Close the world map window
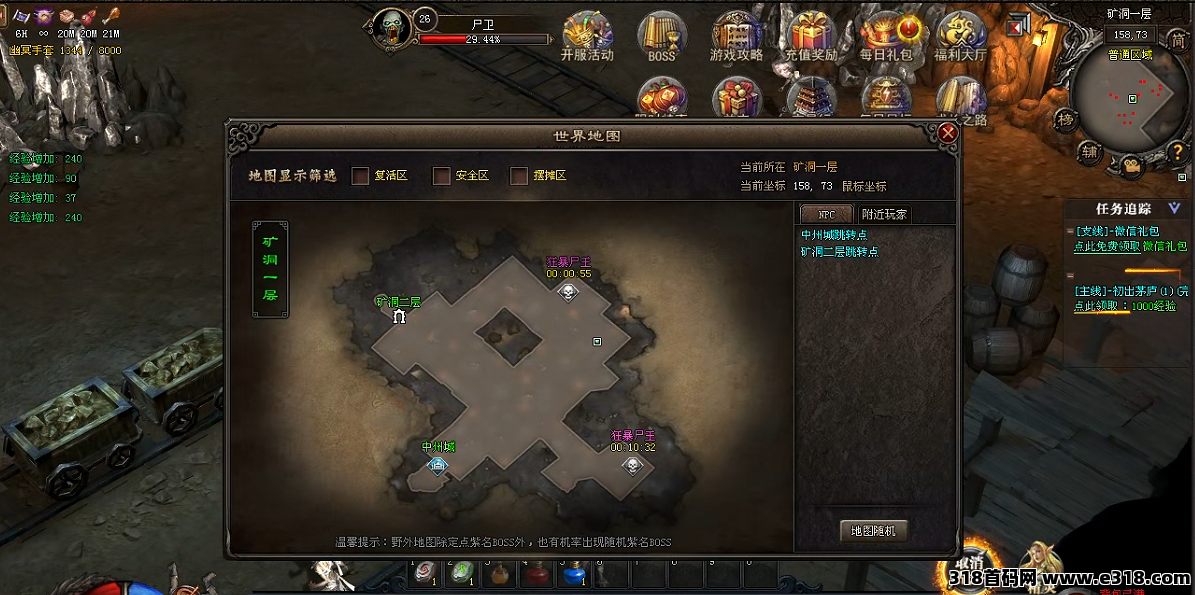This screenshot has height=595, width=1195. pos(948,132)
